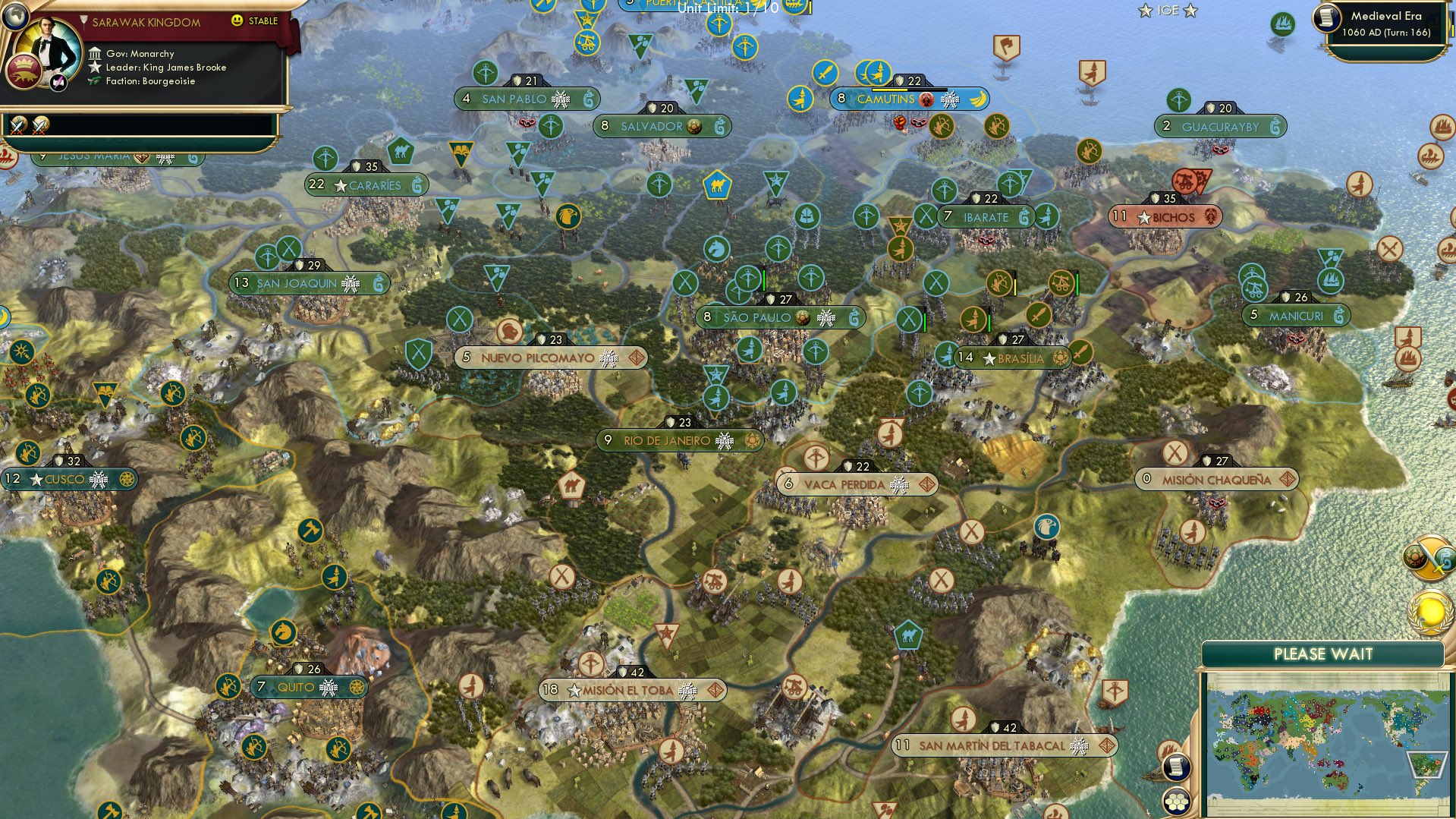The image size is (1456, 819).
Task: Click the STABLE smiley happiness indicator
Action: pos(237,21)
